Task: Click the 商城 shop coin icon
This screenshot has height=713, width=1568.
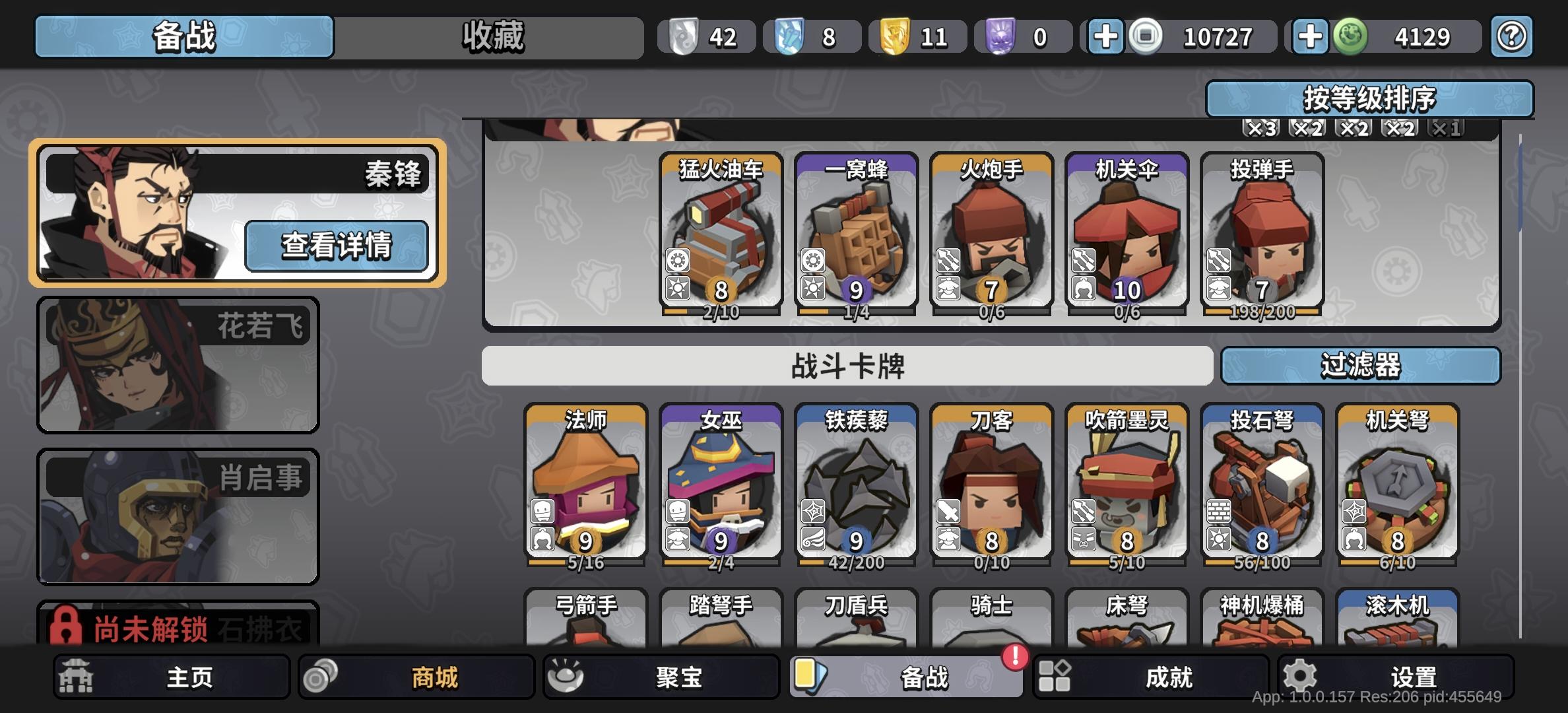Action: pyautogui.click(x=319, y=677)
